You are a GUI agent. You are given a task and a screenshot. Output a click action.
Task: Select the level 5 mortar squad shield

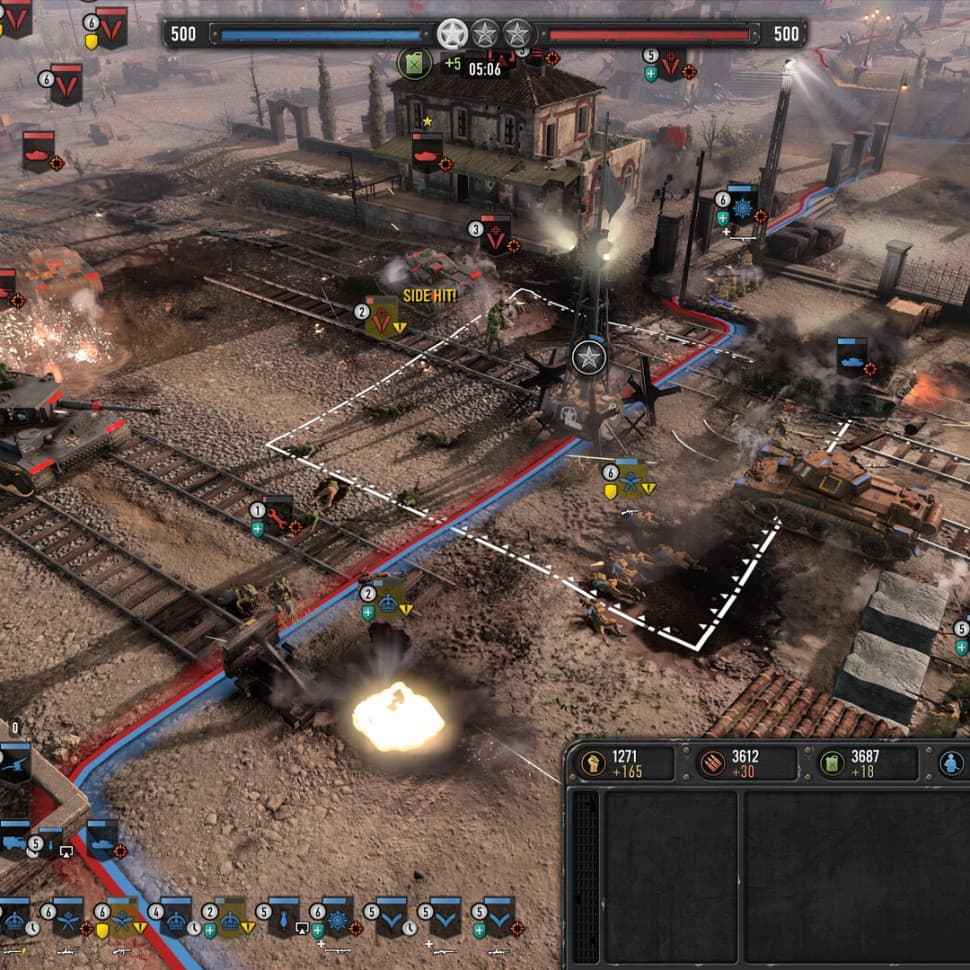(284, 915)
